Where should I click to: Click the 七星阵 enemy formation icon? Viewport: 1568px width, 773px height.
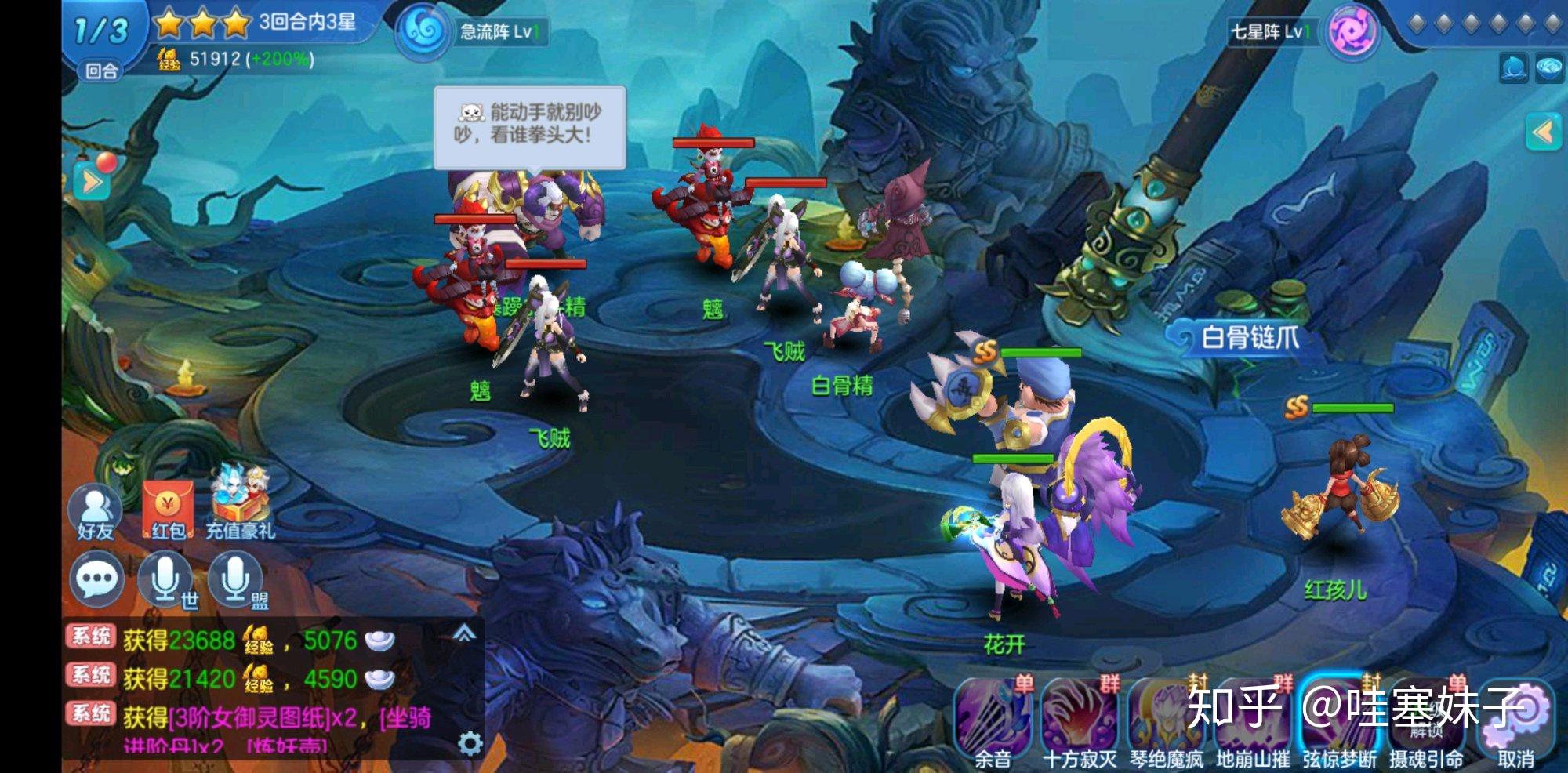pyautogui.click(x=1352, y=32)
